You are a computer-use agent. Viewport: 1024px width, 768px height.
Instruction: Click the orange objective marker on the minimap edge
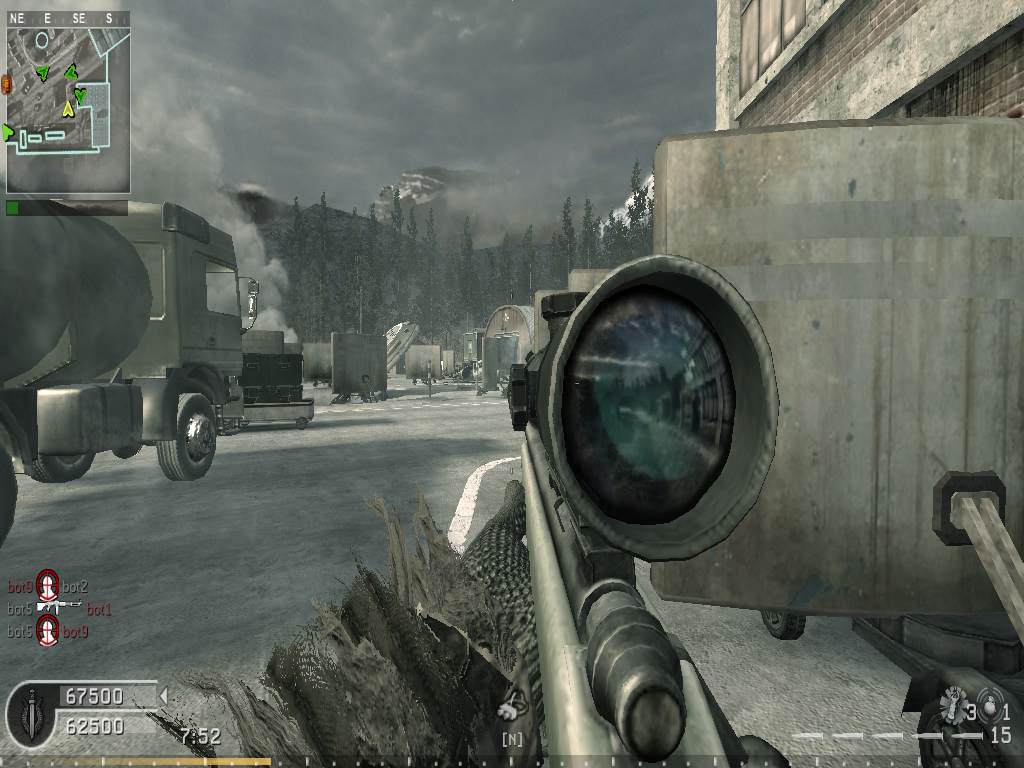(x=6, y=83)
